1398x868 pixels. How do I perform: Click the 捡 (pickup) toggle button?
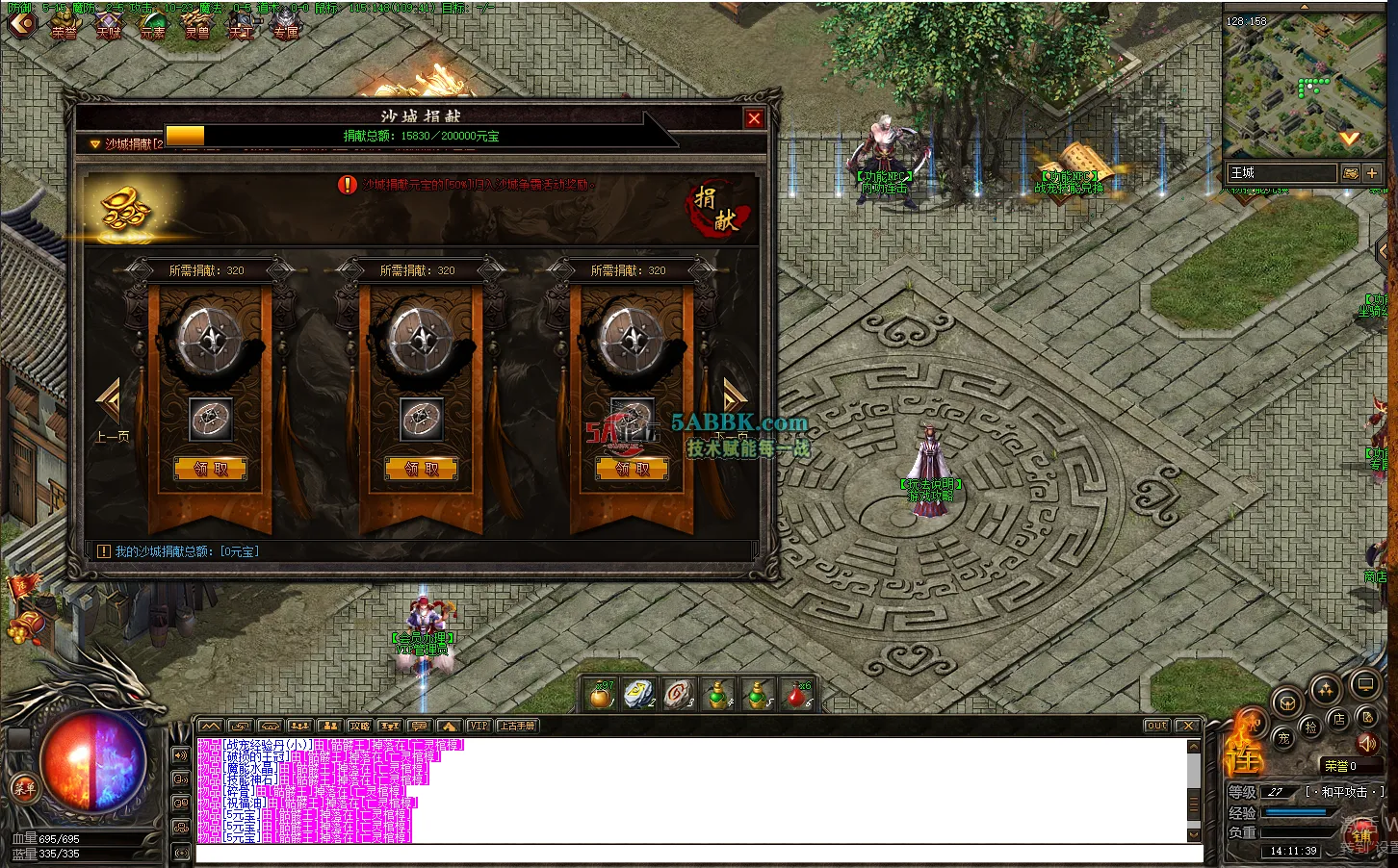tap(1311, 728)
